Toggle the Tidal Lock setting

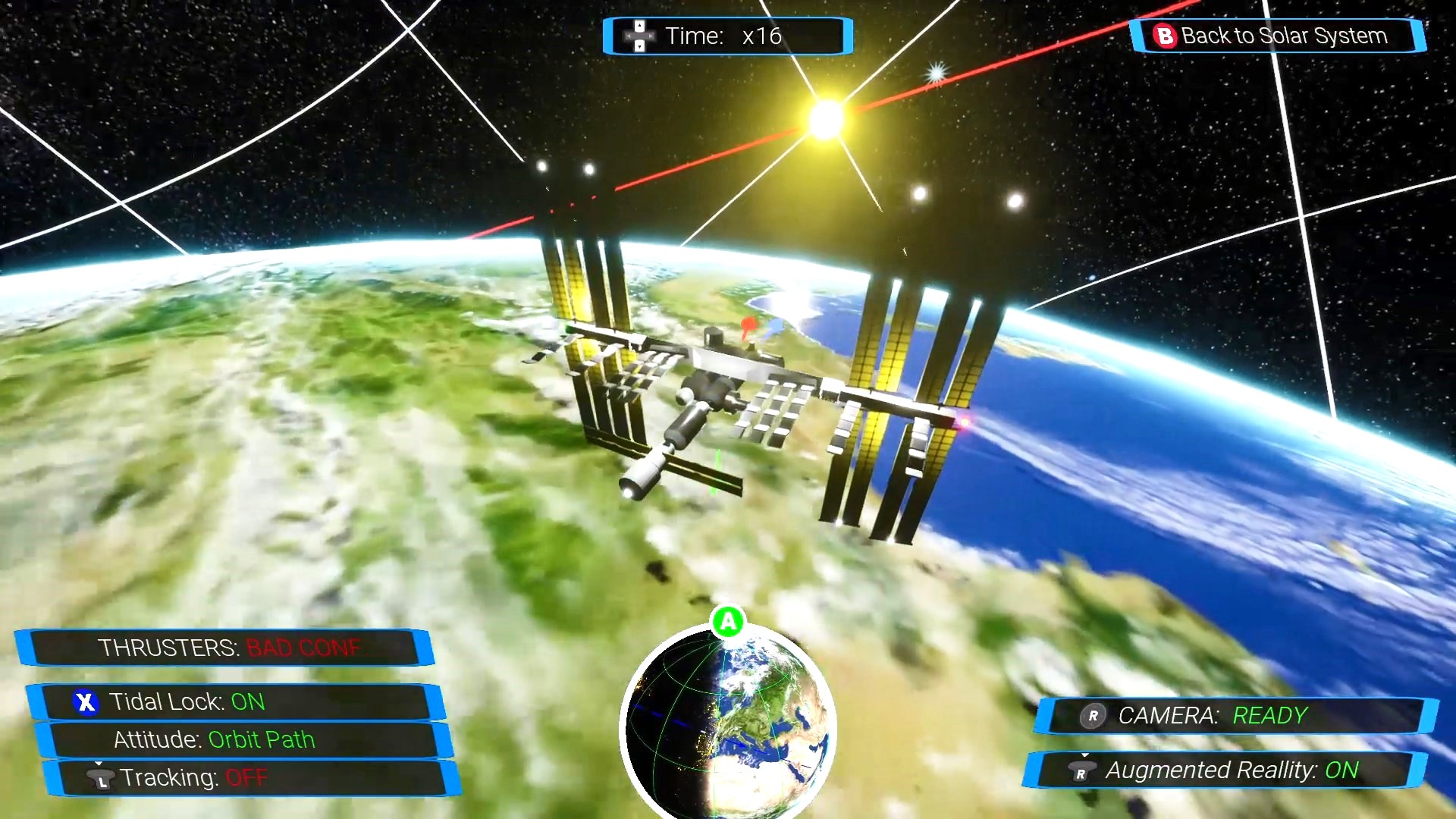[x=235, y=702]
